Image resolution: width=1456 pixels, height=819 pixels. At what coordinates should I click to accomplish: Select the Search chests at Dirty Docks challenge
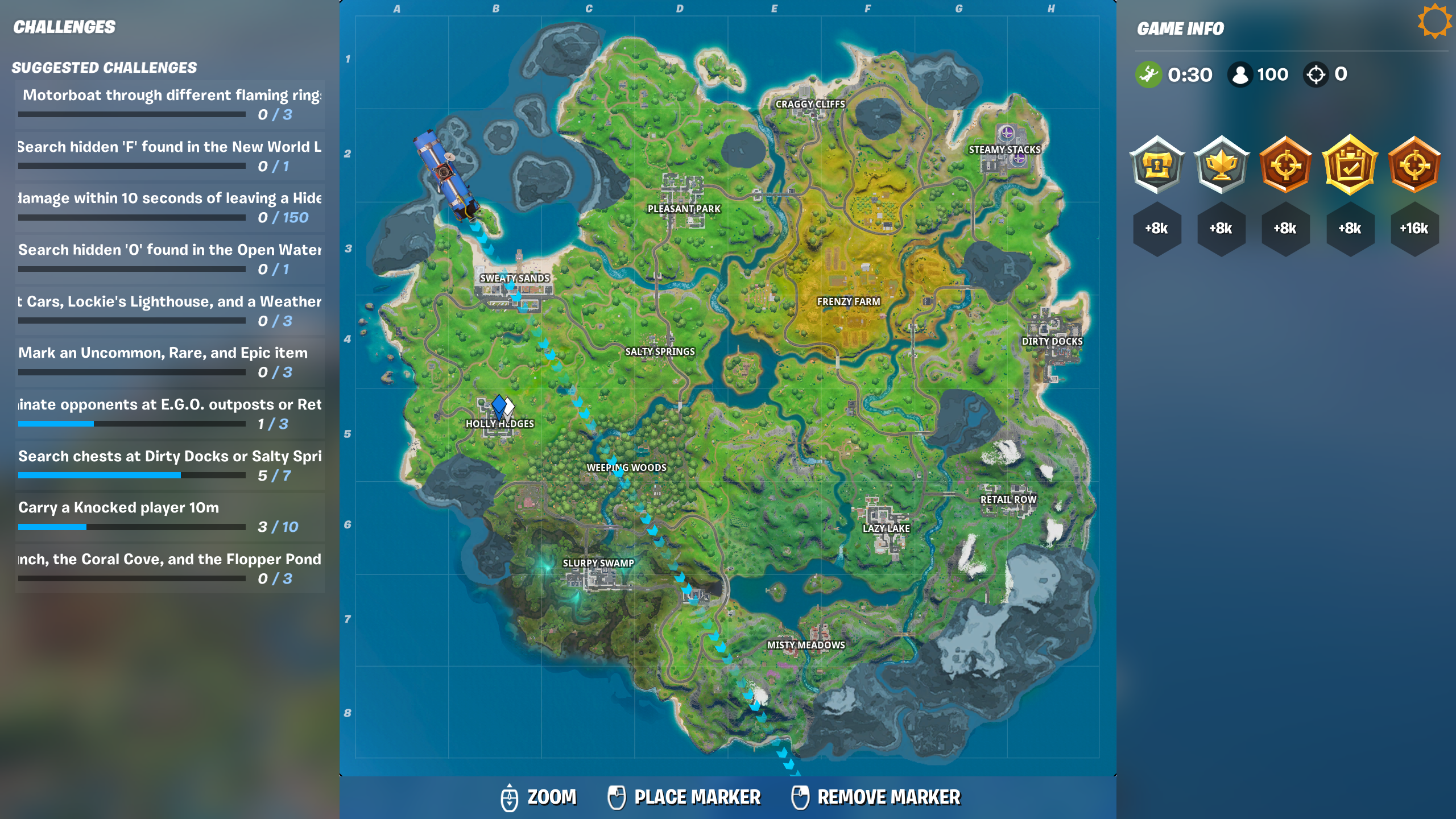(x=169, y=465)
